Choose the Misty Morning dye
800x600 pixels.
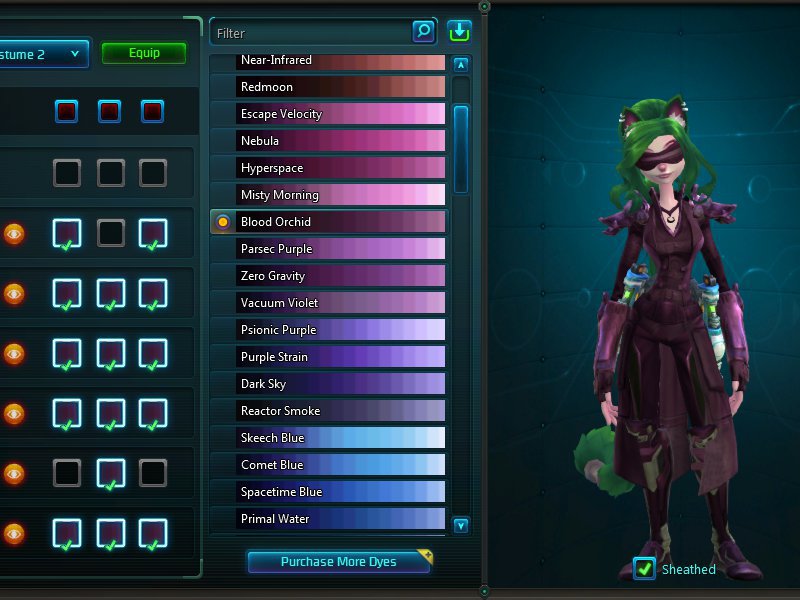point(340,195)
